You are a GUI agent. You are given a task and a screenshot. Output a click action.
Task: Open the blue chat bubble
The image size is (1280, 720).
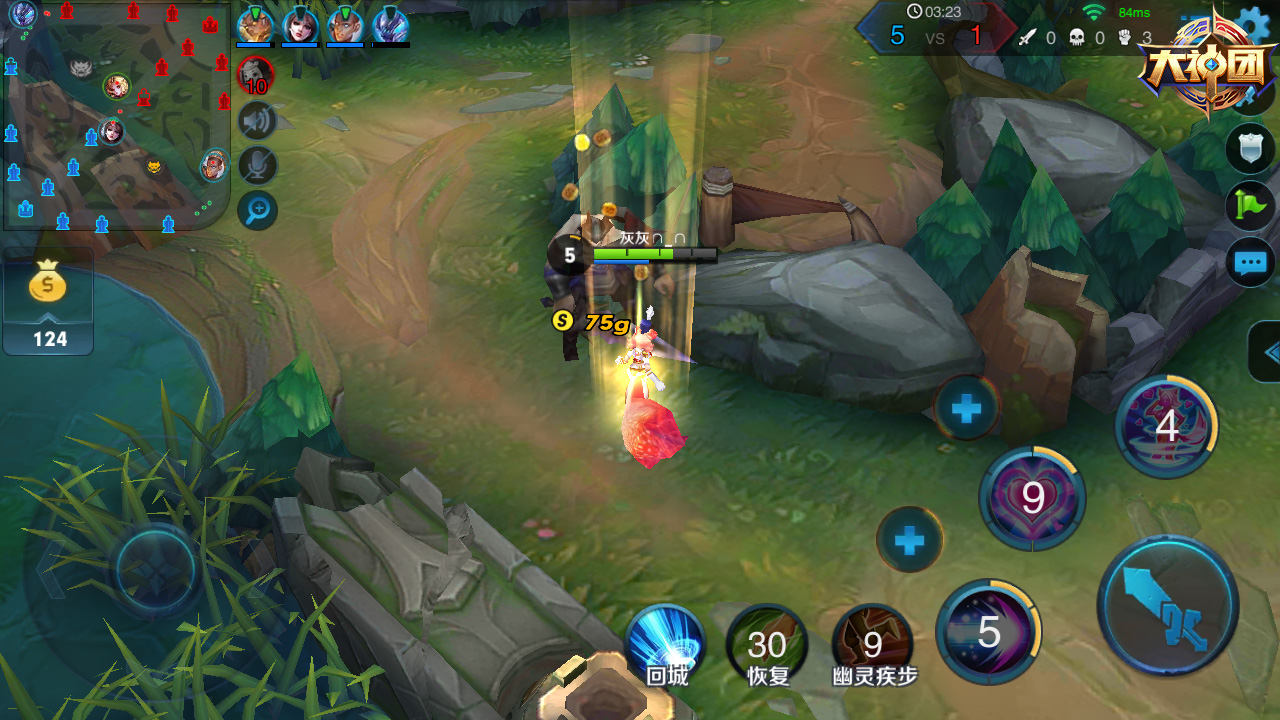click(x=1250, y=263)
